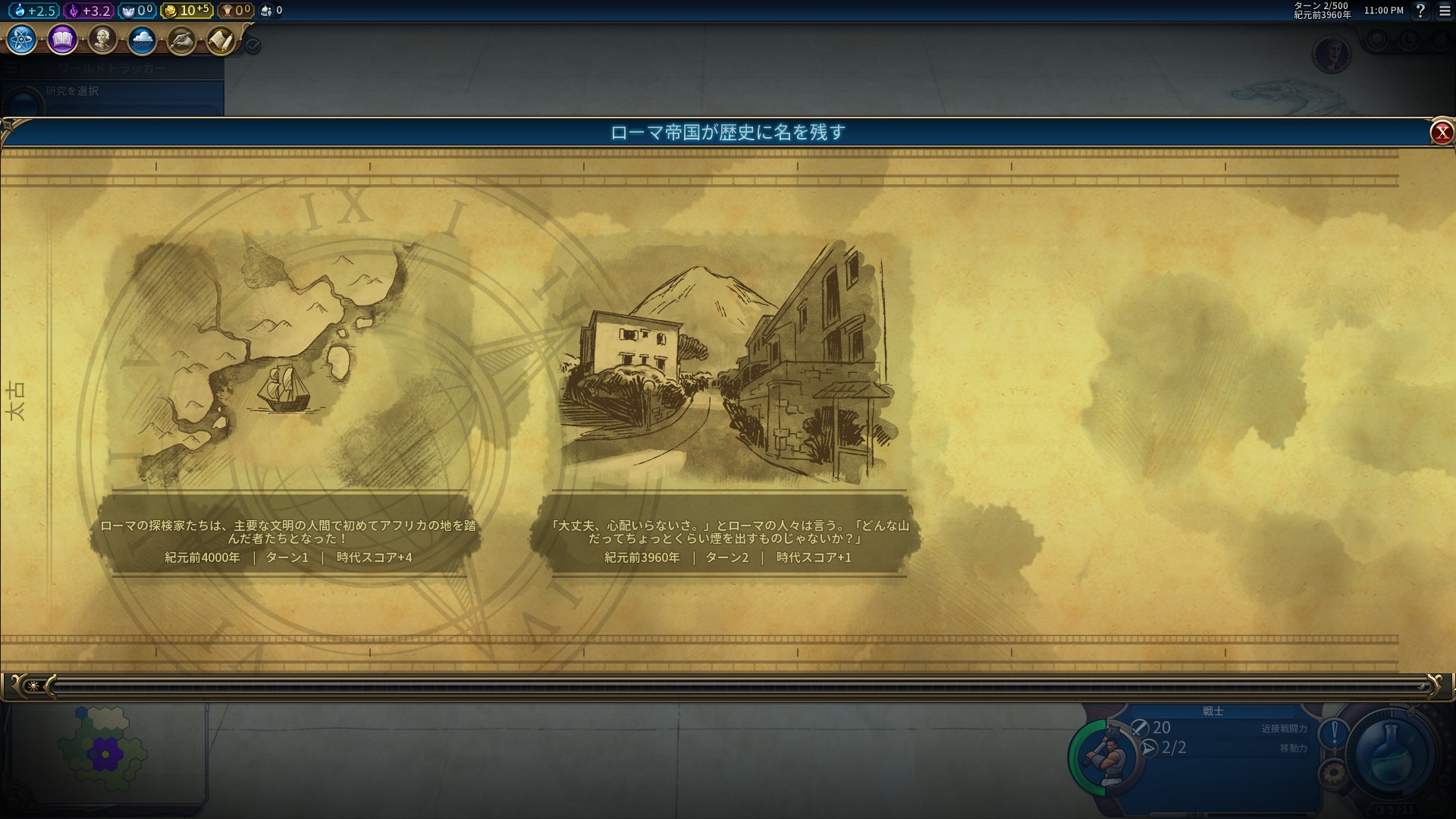Open the civics tree purple book icon

coord(62,39)
